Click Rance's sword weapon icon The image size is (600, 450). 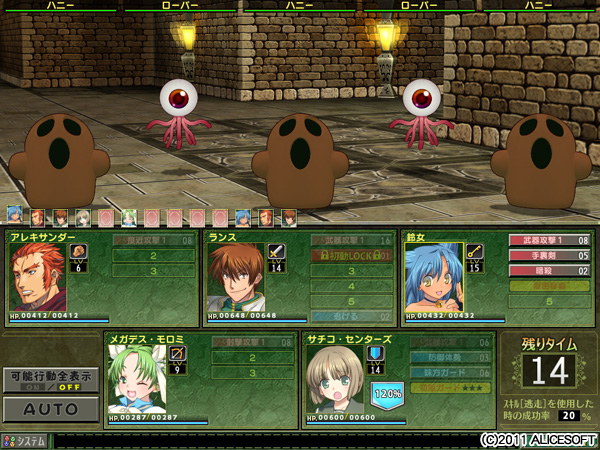pos(277,251)
